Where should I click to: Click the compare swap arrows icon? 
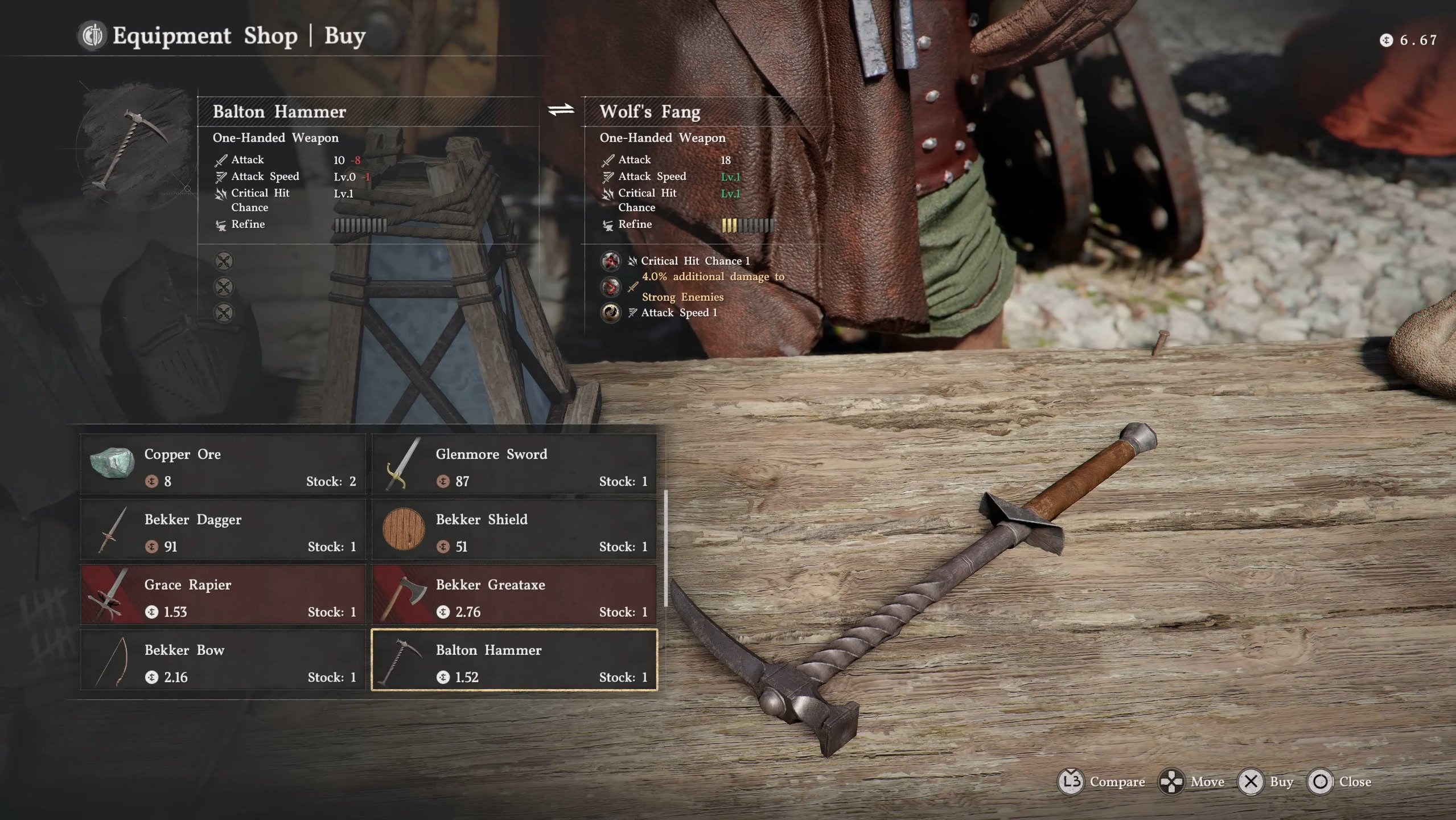(561, 109)
